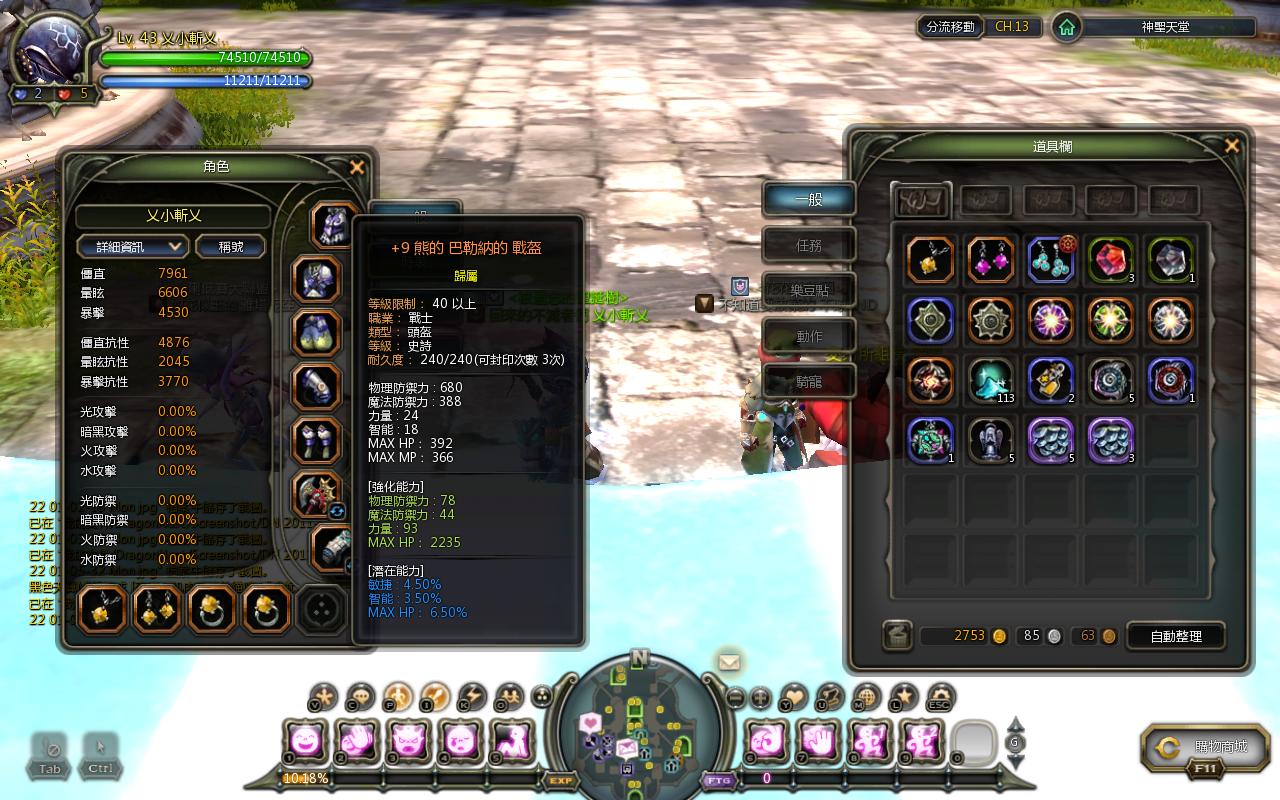The height and width of the screenshot is (800, 1280).
Task: Switch to the 一般 inventory tab
Action: (x=809, y=199)
